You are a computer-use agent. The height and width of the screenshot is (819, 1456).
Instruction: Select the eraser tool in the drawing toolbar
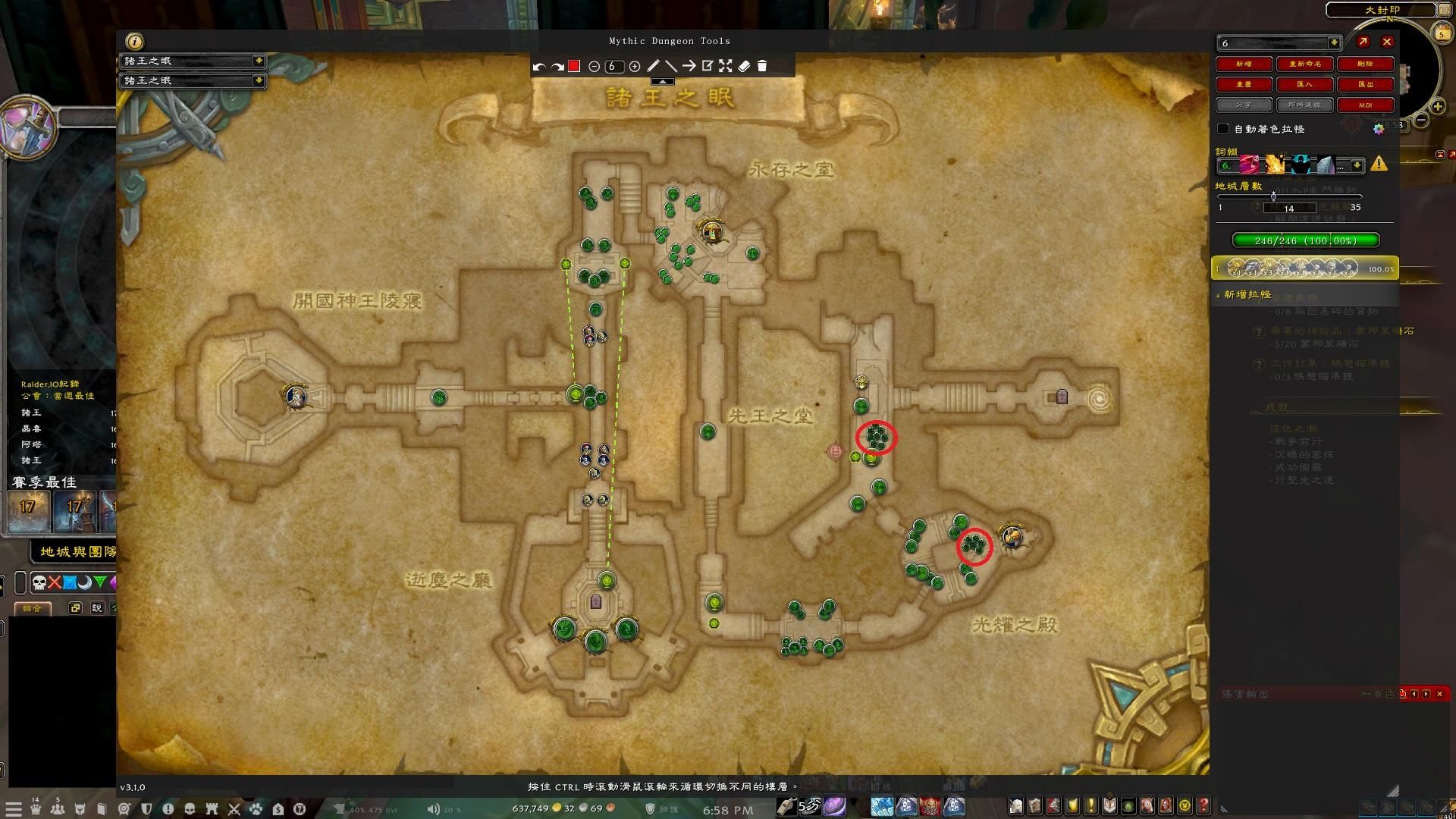[x=745, y=66]
